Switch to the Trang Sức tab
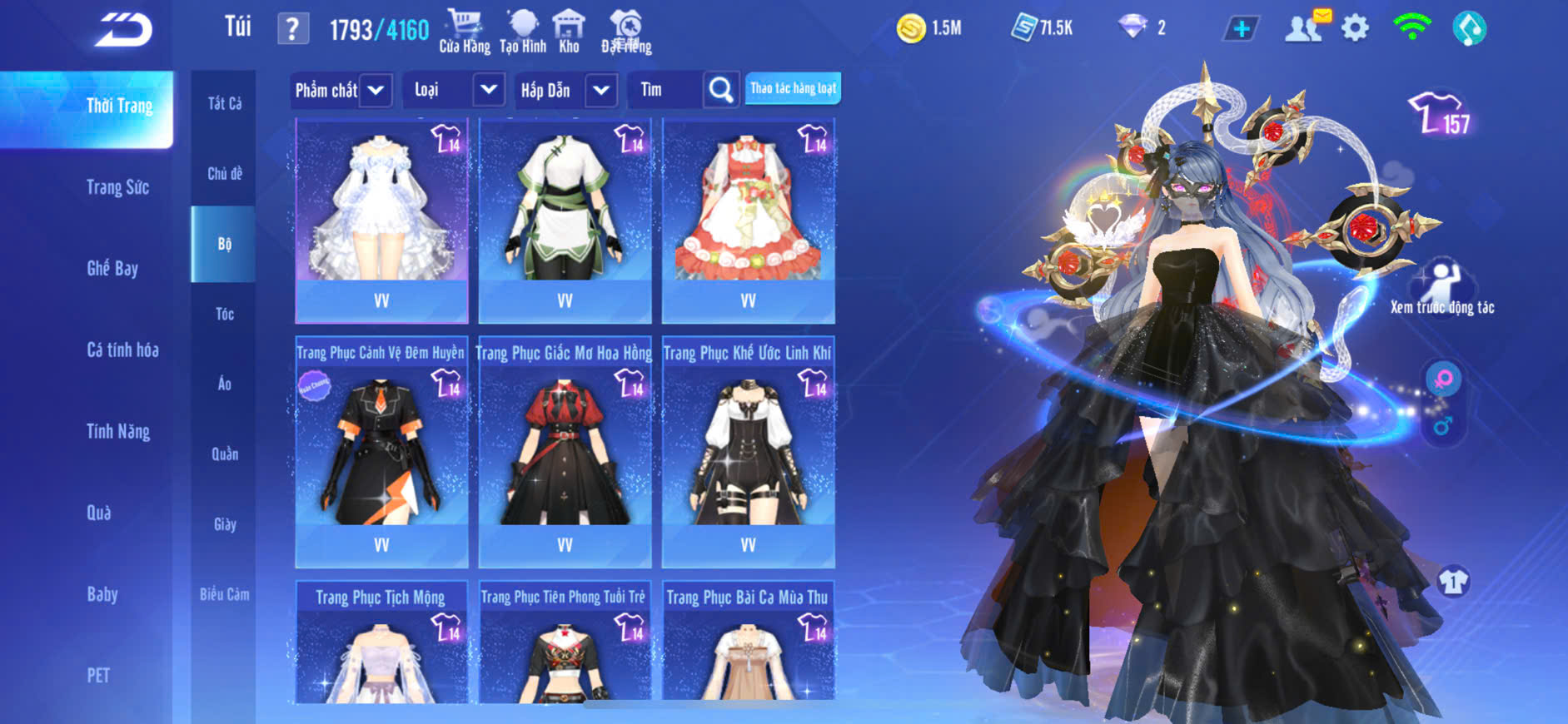Viewport: 1568px width, 724px height. coord(117,187)
